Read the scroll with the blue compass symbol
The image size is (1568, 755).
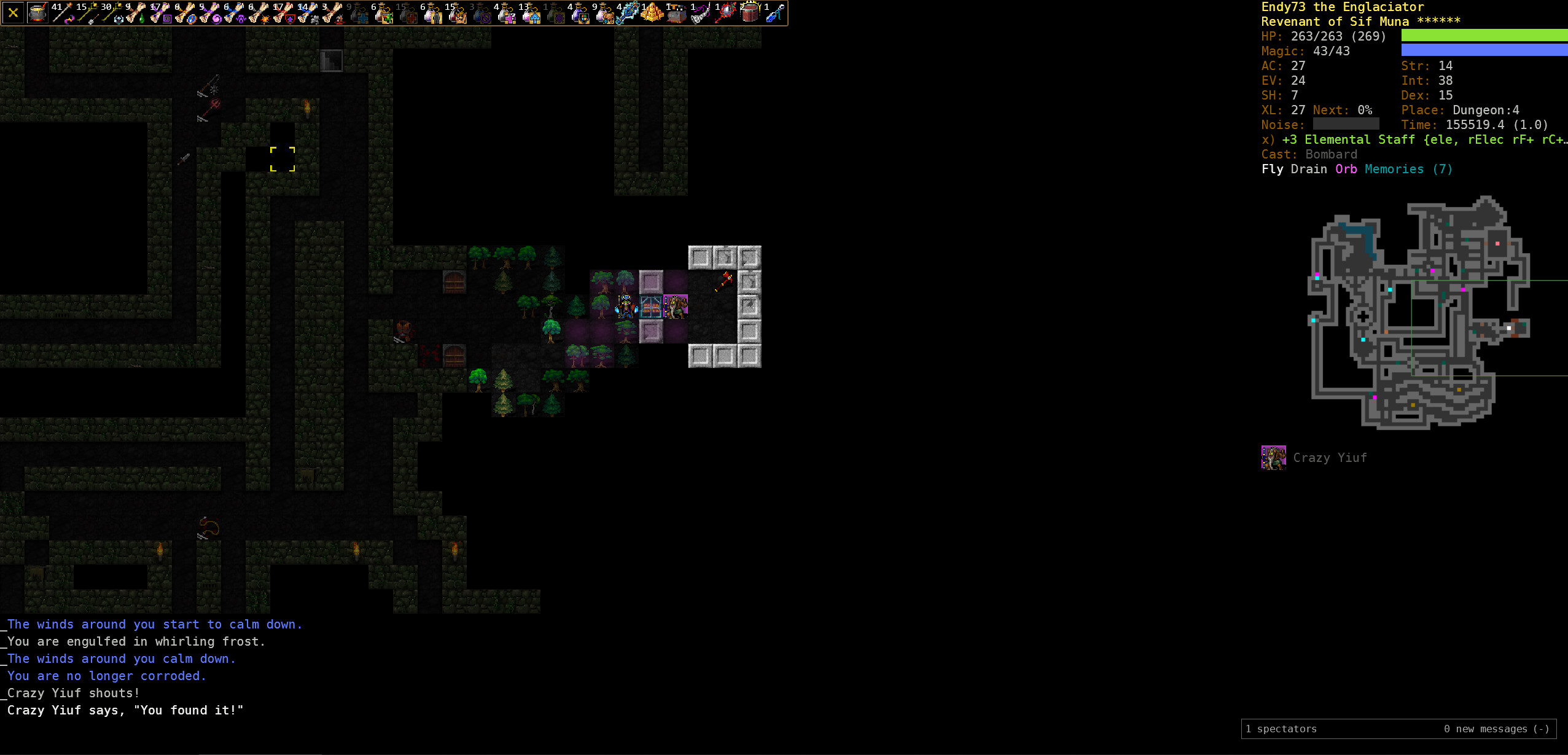click(185, 12)
